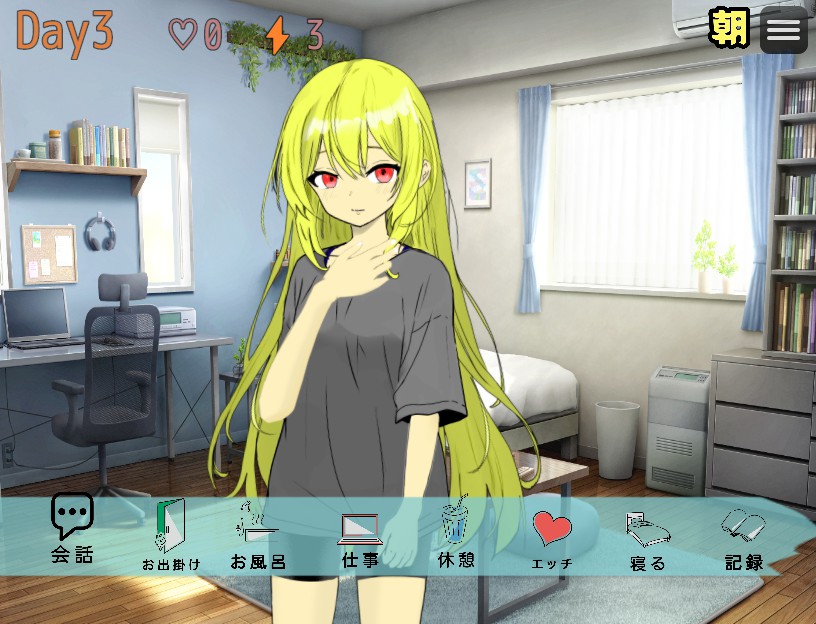Image resolution: width=816 pixels, height=624 pixels.
Task: Start the 仕事 work laptop action
Action: click(360, 534)
